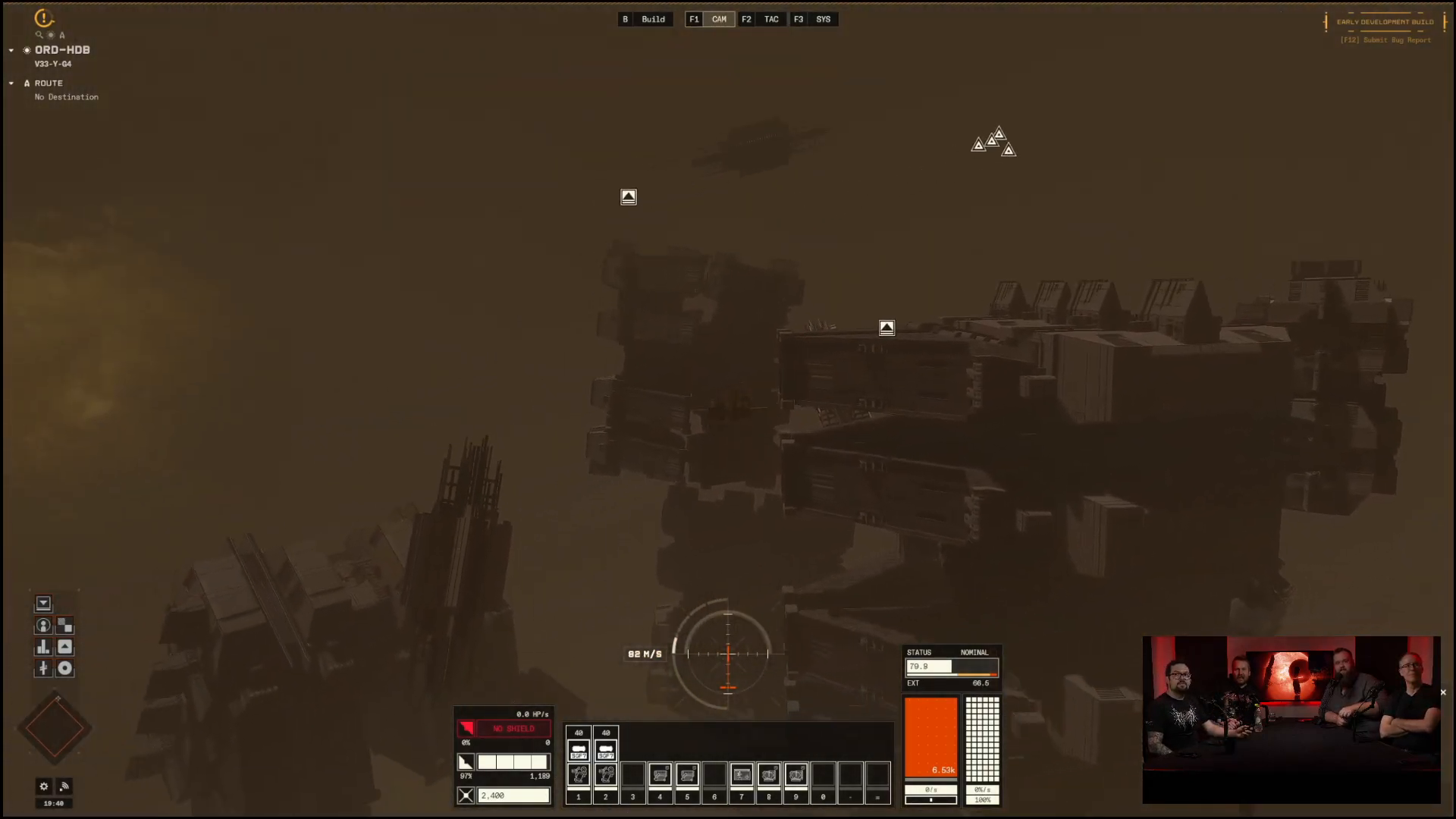Activate module in hotbar slot 1
Screen dimensions: 1456x819
click(x=579, y=775)
